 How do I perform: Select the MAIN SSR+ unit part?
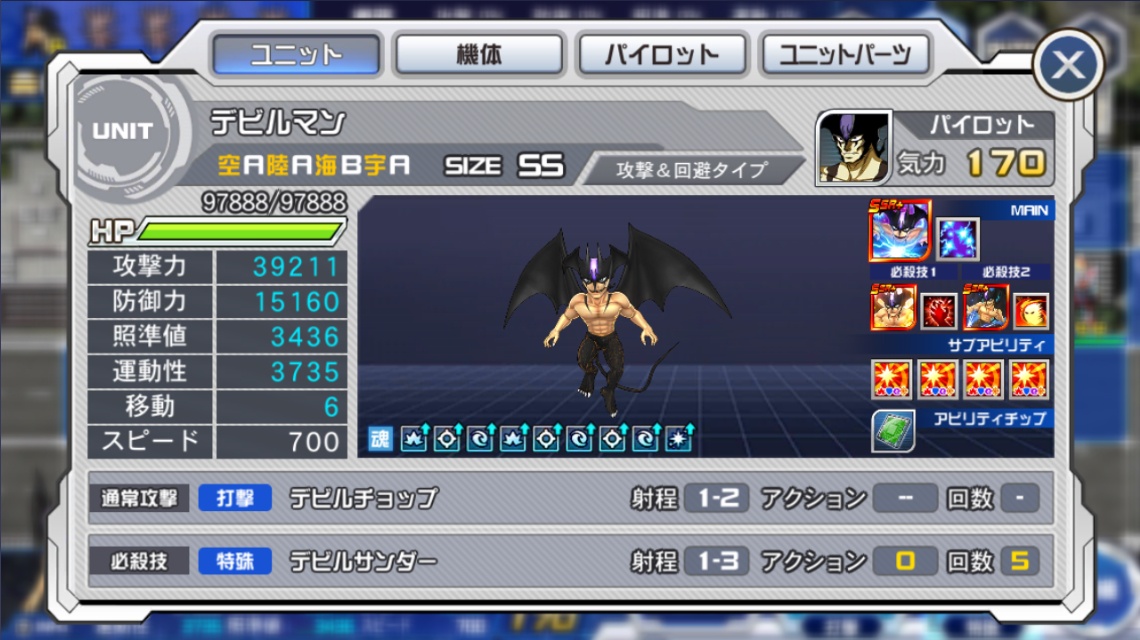coord(900,231)
